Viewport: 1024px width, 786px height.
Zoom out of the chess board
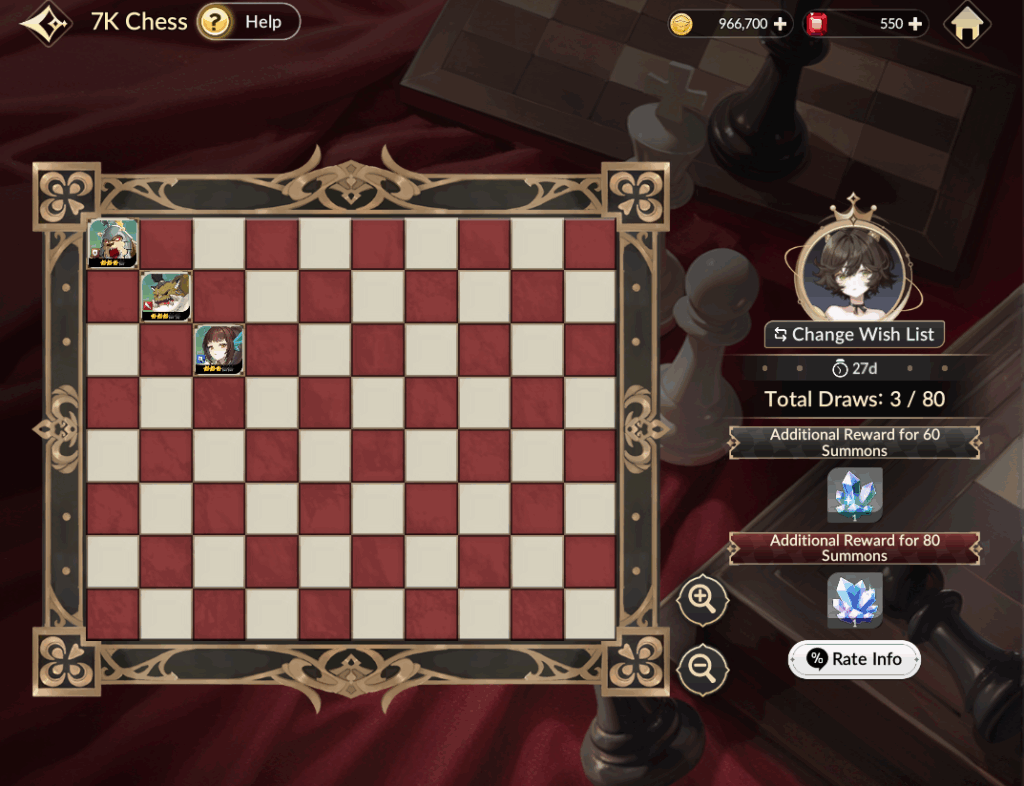tap(702, 668)
